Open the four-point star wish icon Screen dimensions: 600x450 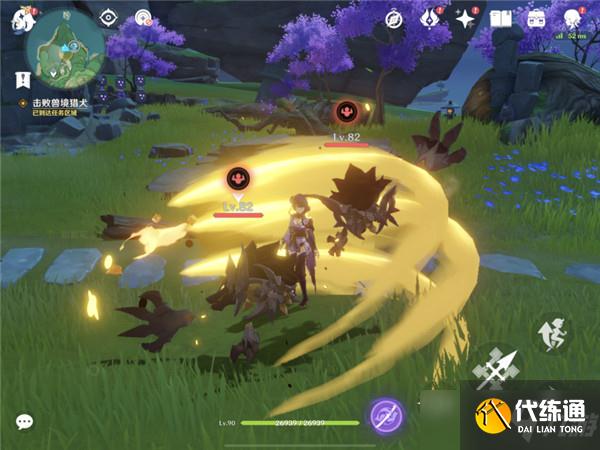pyautogui.click(x=465, y=18)
